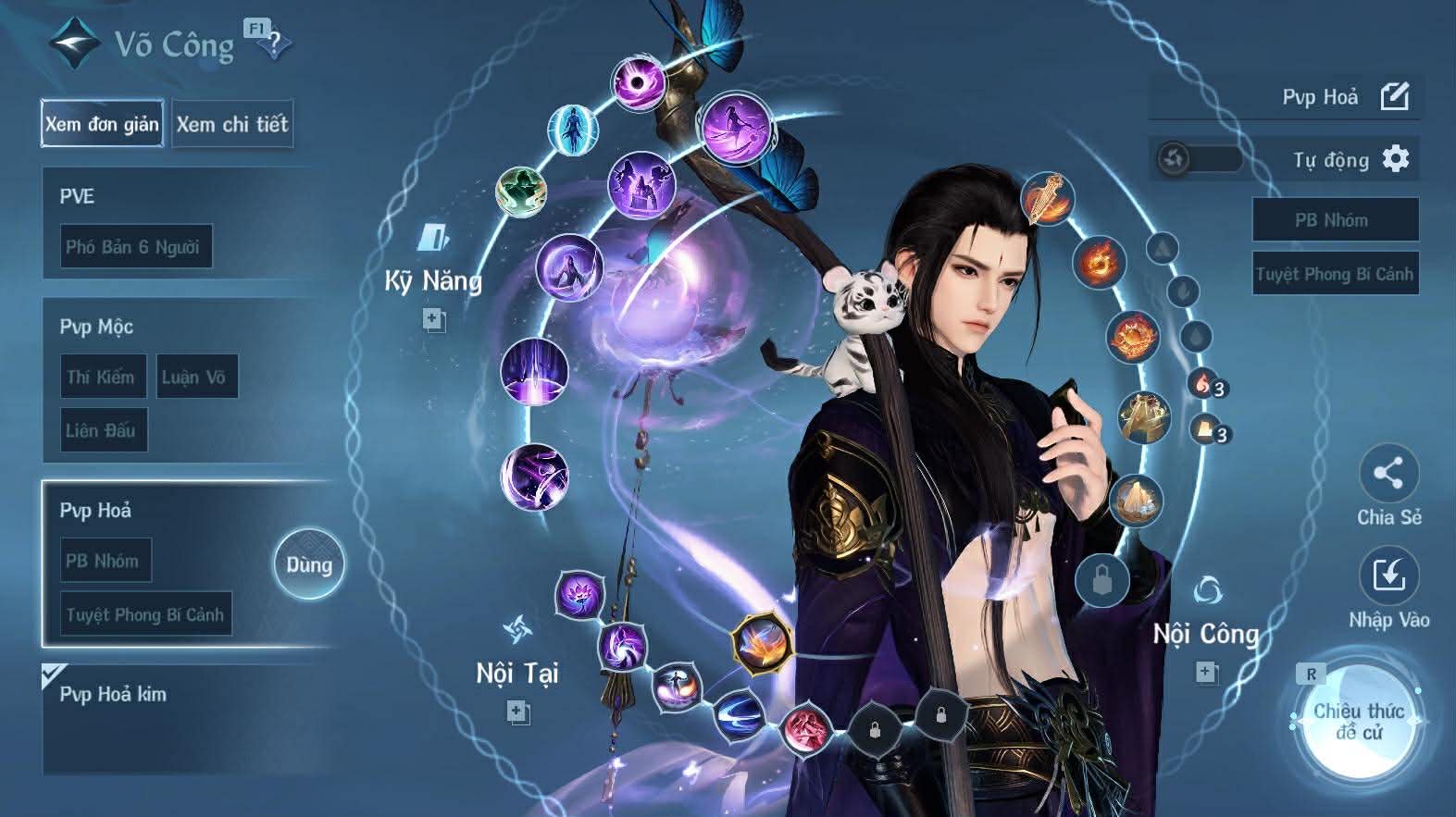1456x817 pixels.
Task: Click the Tuyệt Phong Bí Cảnh tag on the right
Action: (1334, 274)
